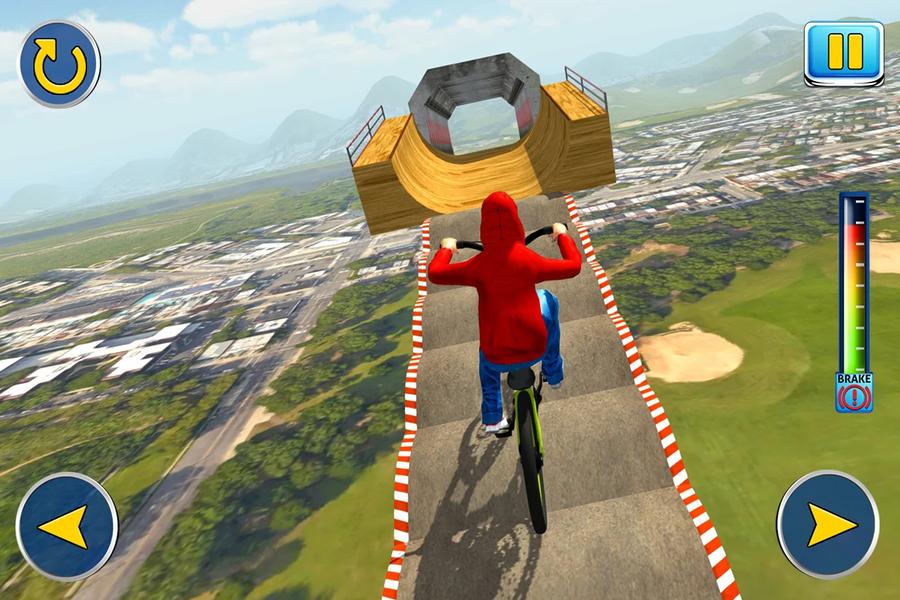This screenshot has width=900, height=600.
Task: Steer left with the yellow arrow button
Action: tap(67, 526)
